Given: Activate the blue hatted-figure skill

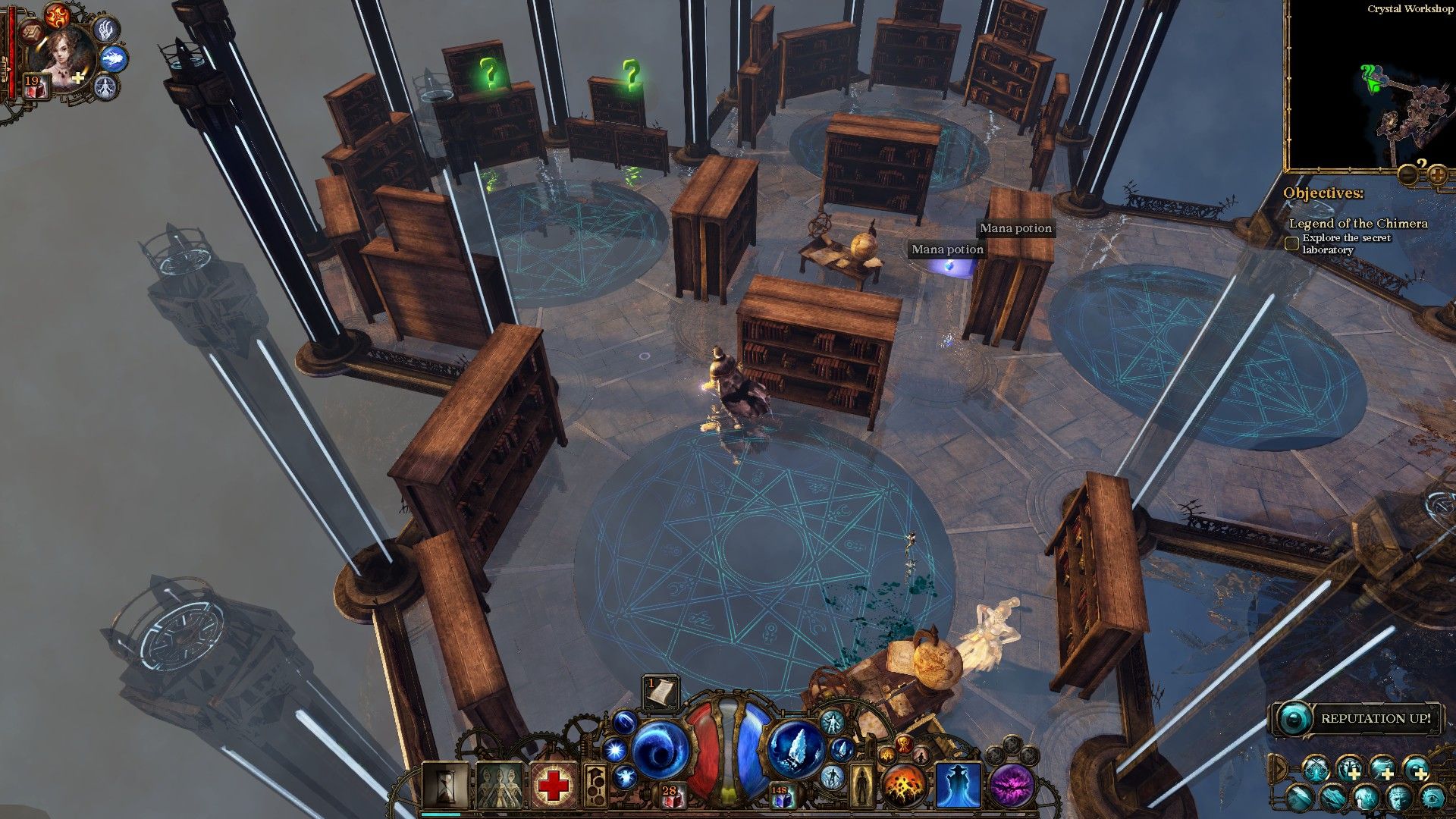Looking at the screenshot, I should (958, 786).
